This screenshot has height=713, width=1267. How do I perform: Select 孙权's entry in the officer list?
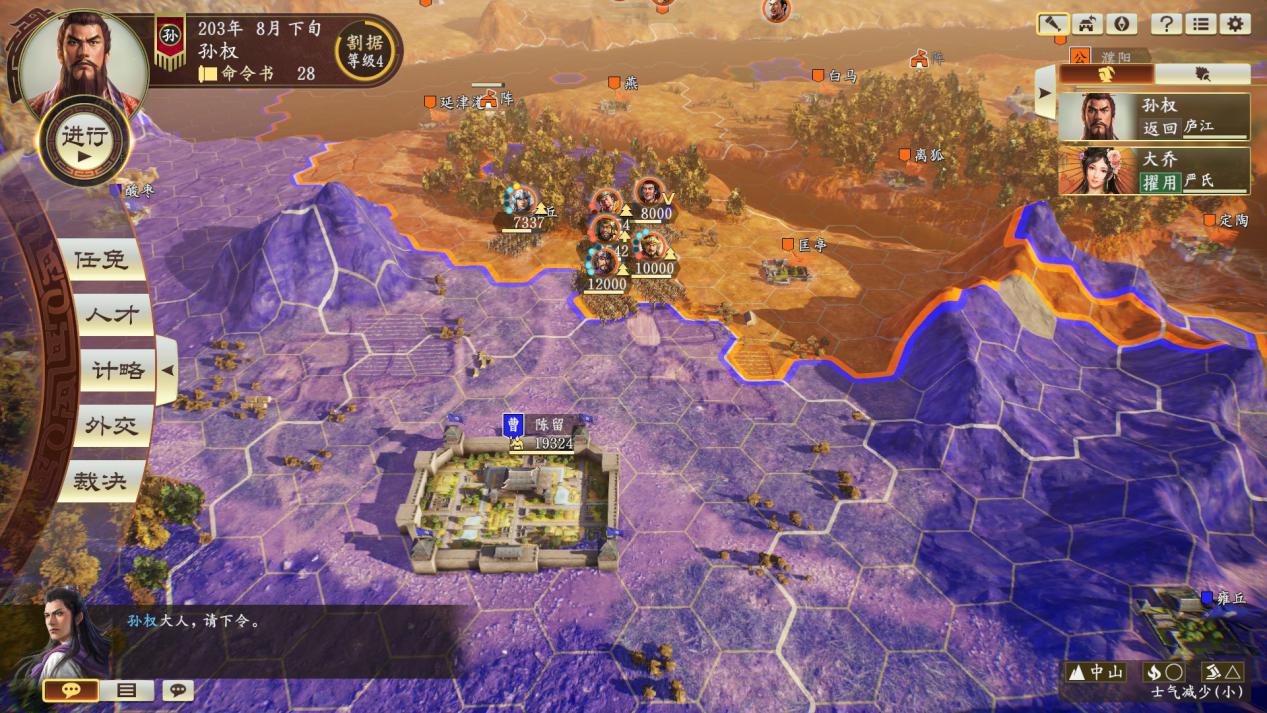[1154, 117]
